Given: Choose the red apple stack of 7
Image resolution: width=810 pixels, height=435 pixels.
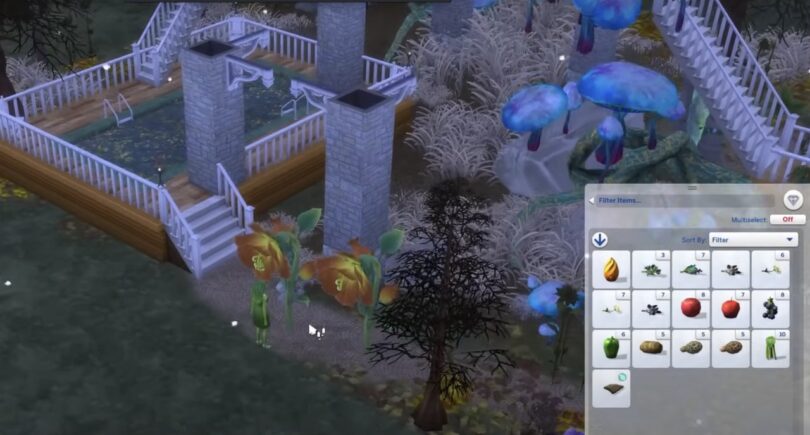Looking at the screenshot, I should [731, 308].
